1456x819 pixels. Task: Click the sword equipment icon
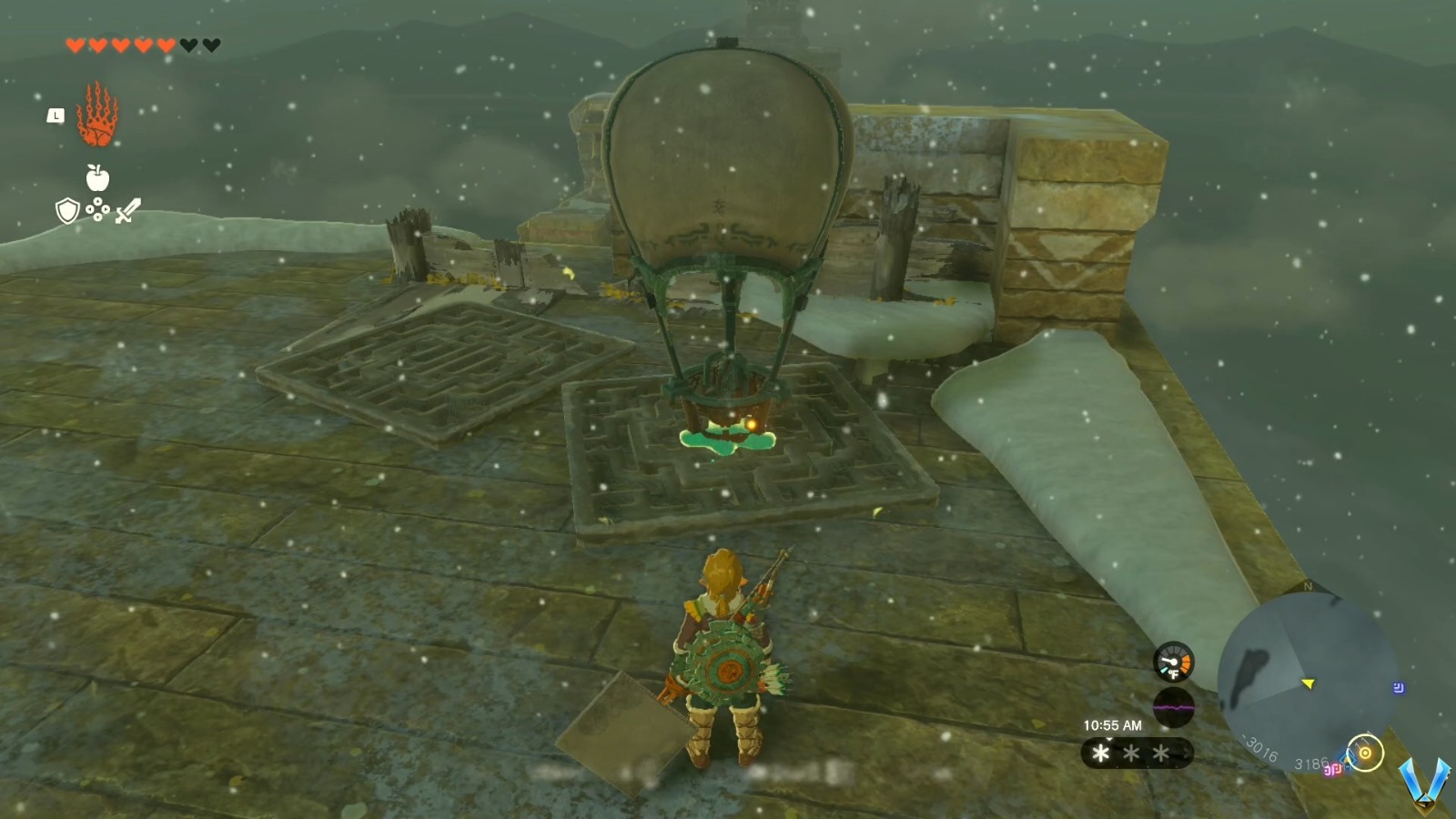pos(128,211)
